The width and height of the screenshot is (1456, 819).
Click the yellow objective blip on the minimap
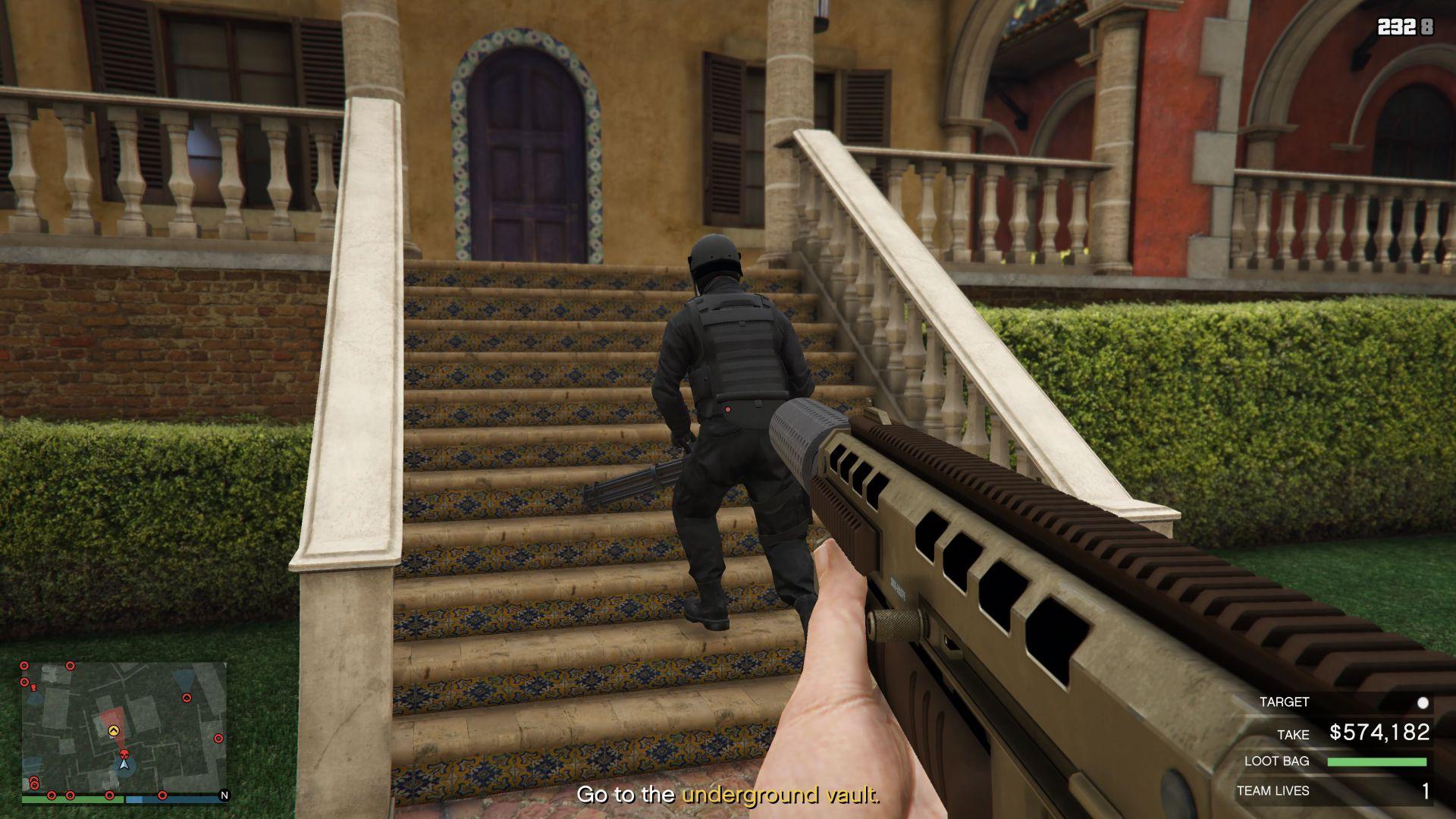click(114, 731)
